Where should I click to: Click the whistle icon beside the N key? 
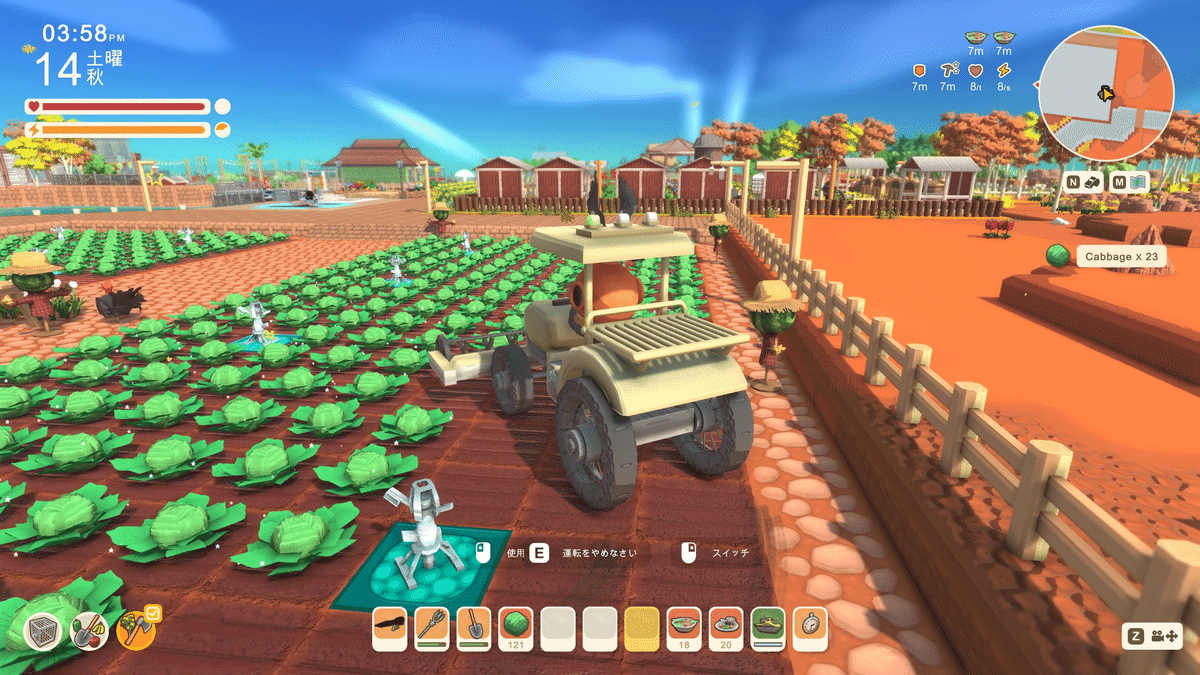pyautogui.click(x=1094, y=183)
